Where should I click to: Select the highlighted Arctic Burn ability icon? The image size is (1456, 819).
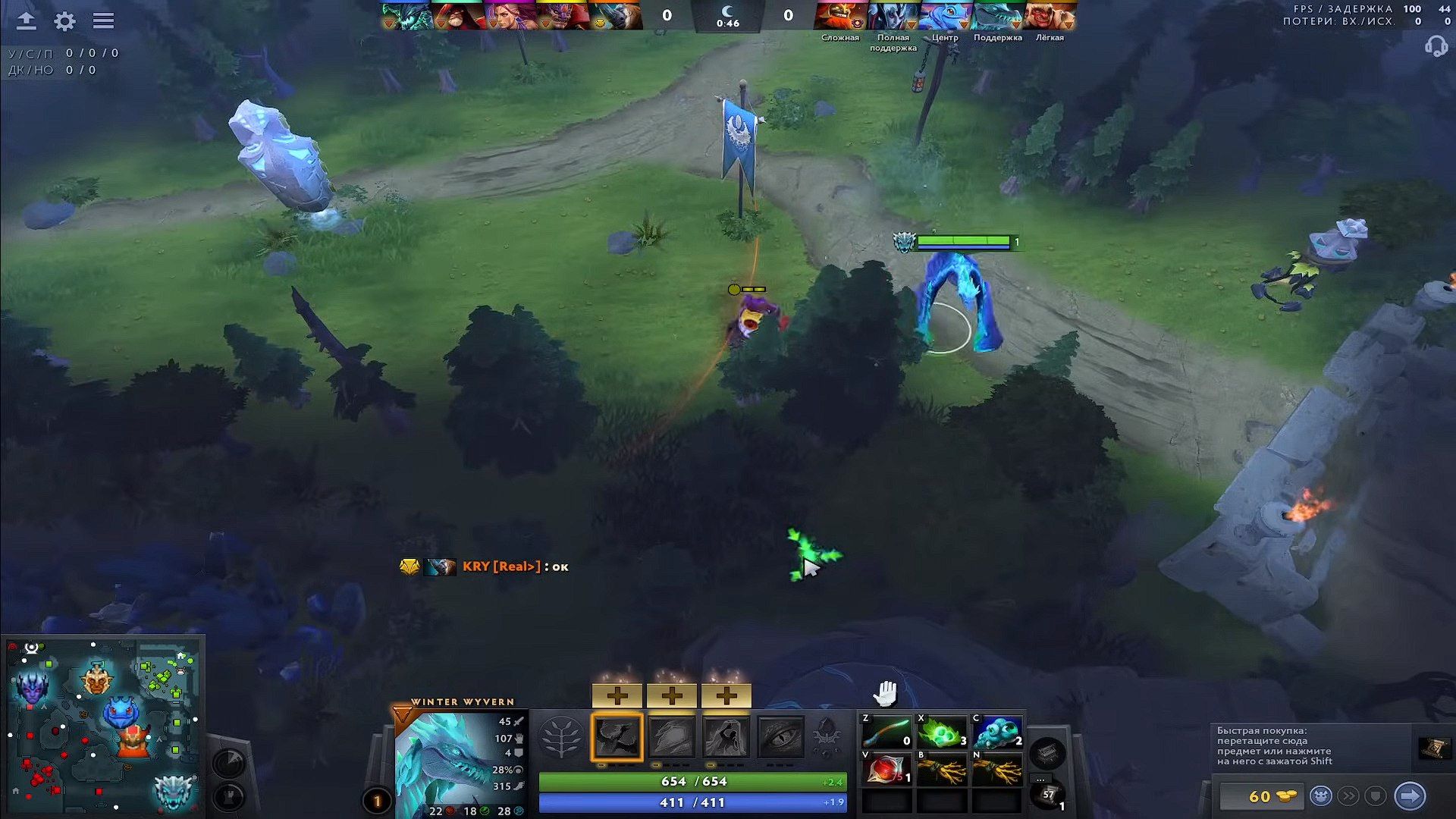coord(617,737)
